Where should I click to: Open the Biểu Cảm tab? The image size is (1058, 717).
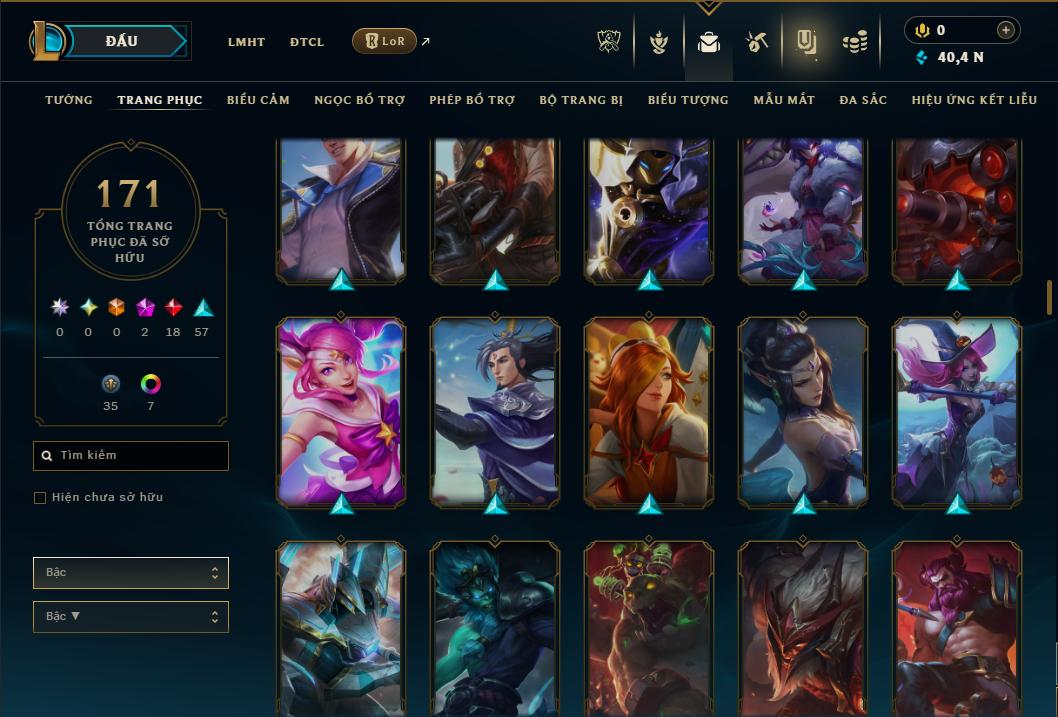pos(258,100)
